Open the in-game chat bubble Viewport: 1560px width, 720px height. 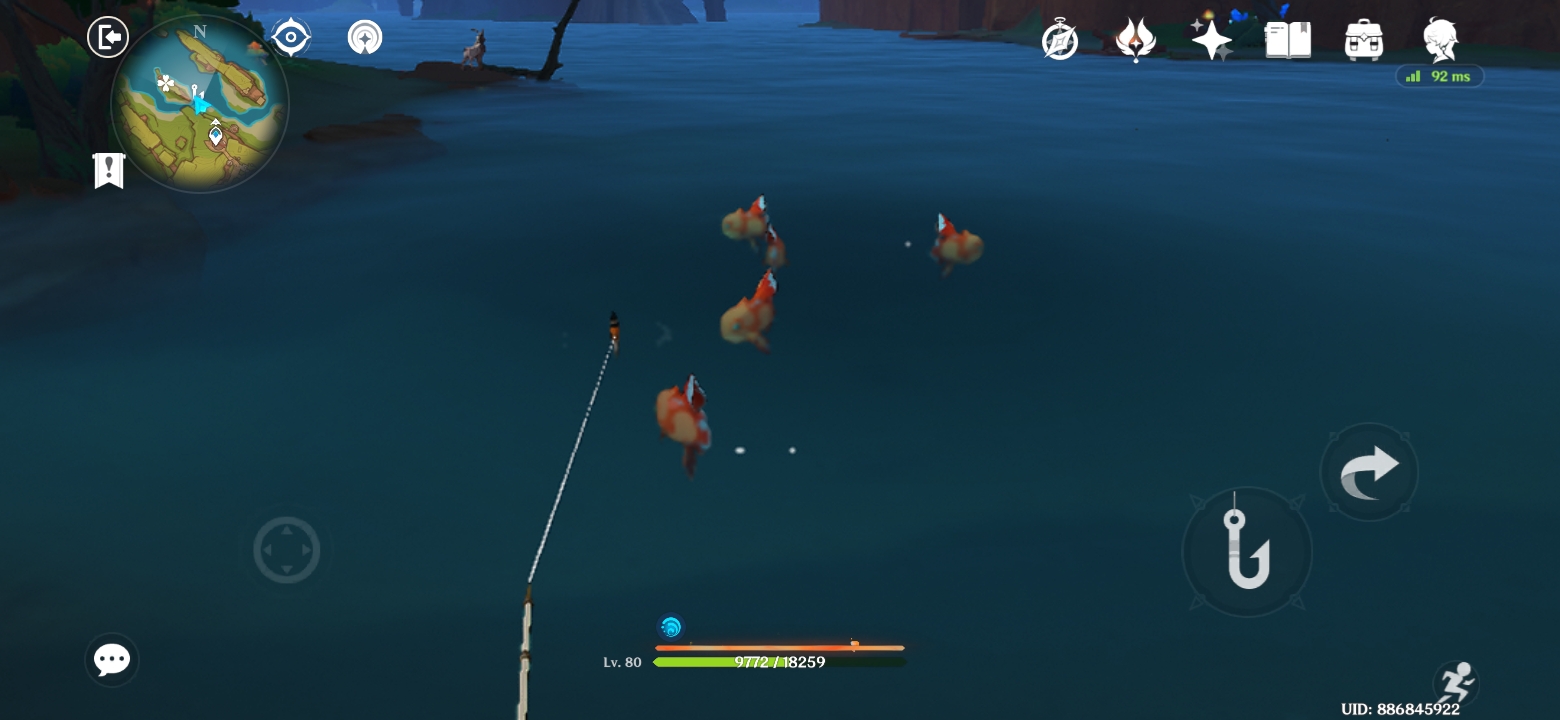coord(111,660)
